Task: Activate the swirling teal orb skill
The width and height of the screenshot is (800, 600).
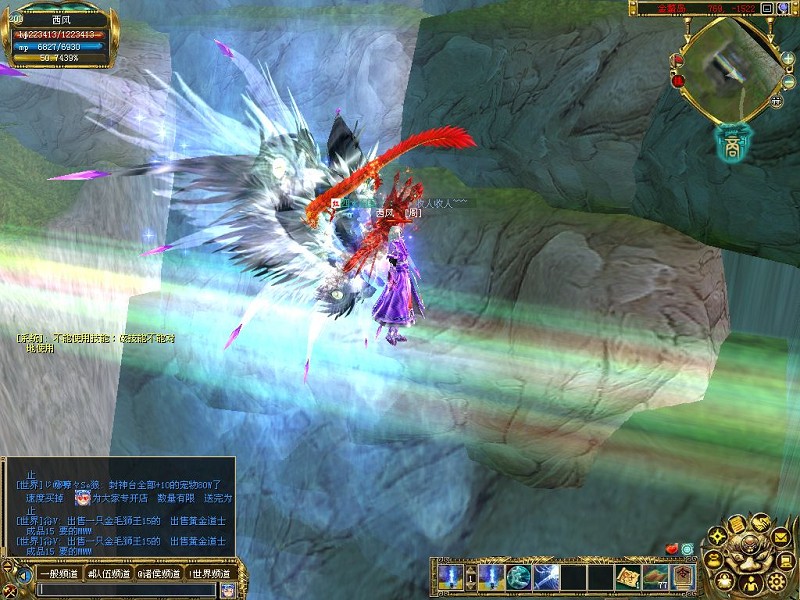Action: [518, 576]
